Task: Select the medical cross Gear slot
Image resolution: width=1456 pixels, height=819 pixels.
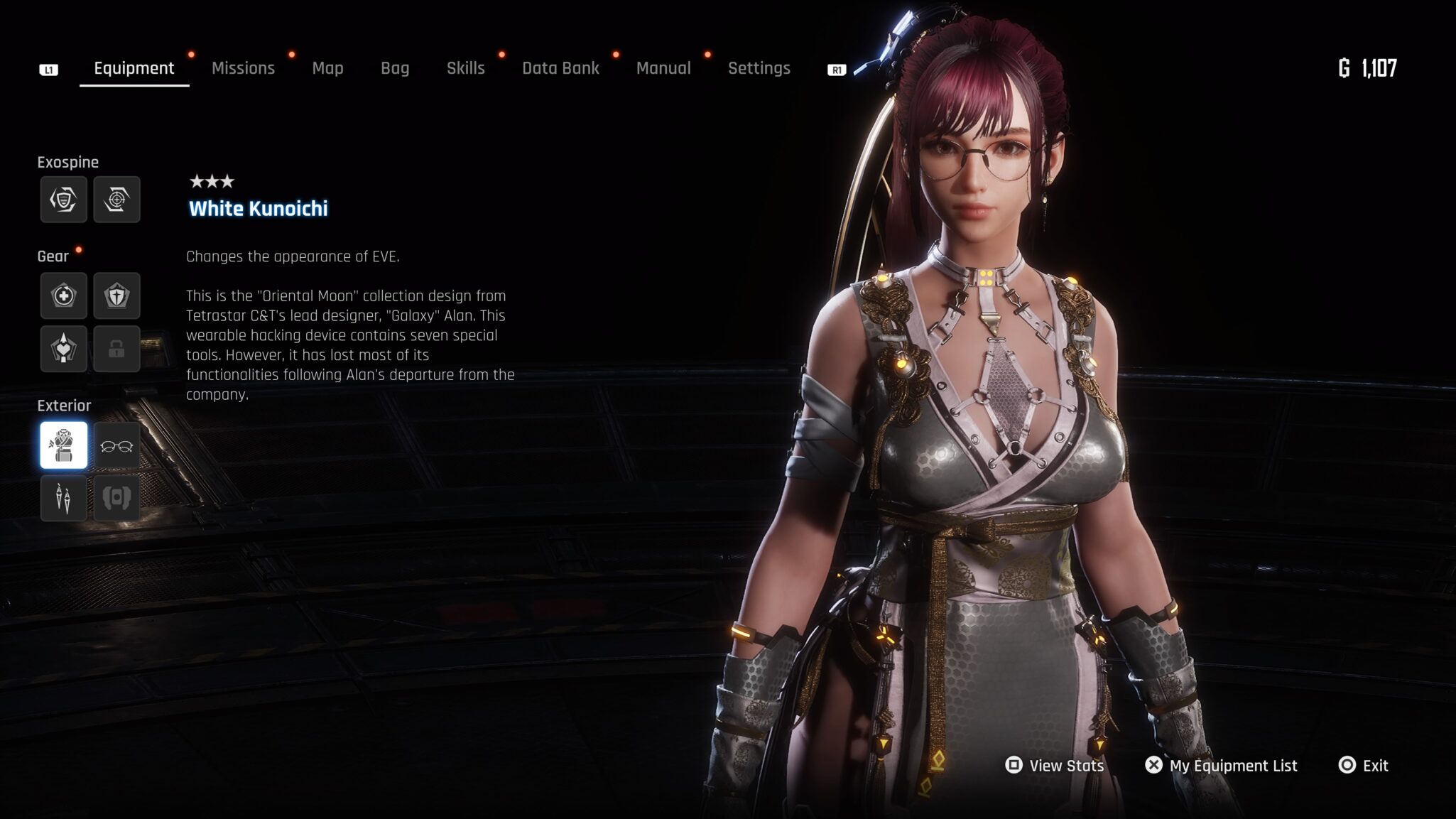Action: [x=64, y=295]
